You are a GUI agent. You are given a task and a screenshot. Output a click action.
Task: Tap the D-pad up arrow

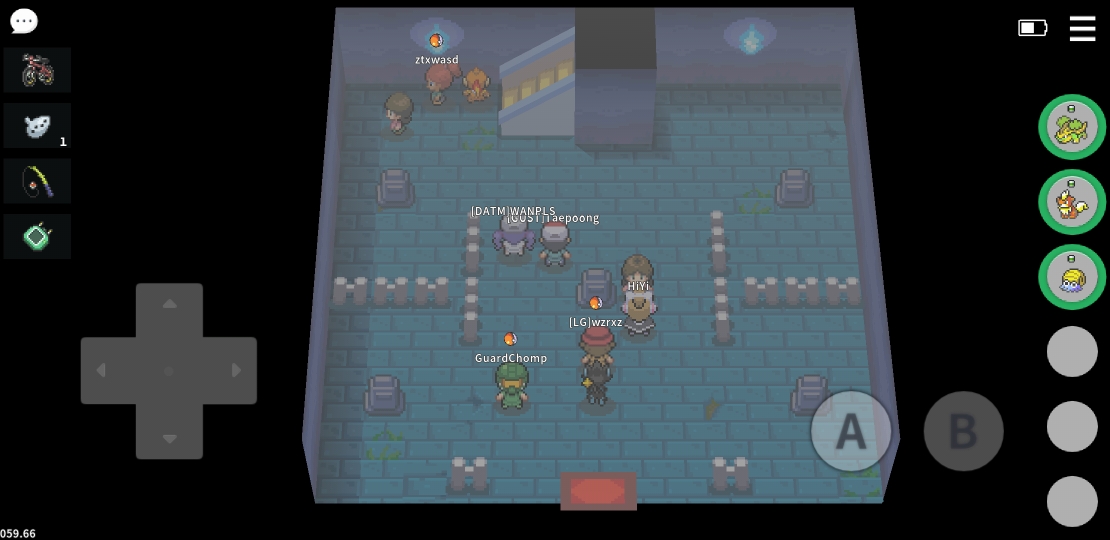[169, 304]
